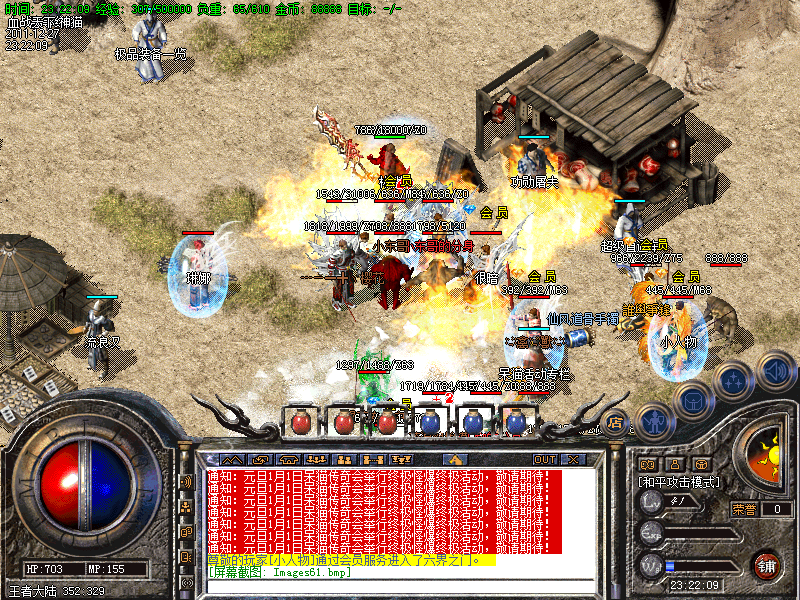This screenshot has width=800, height=600.
Task: Open the bag inventory round button
Action: [x=693, y=402]
